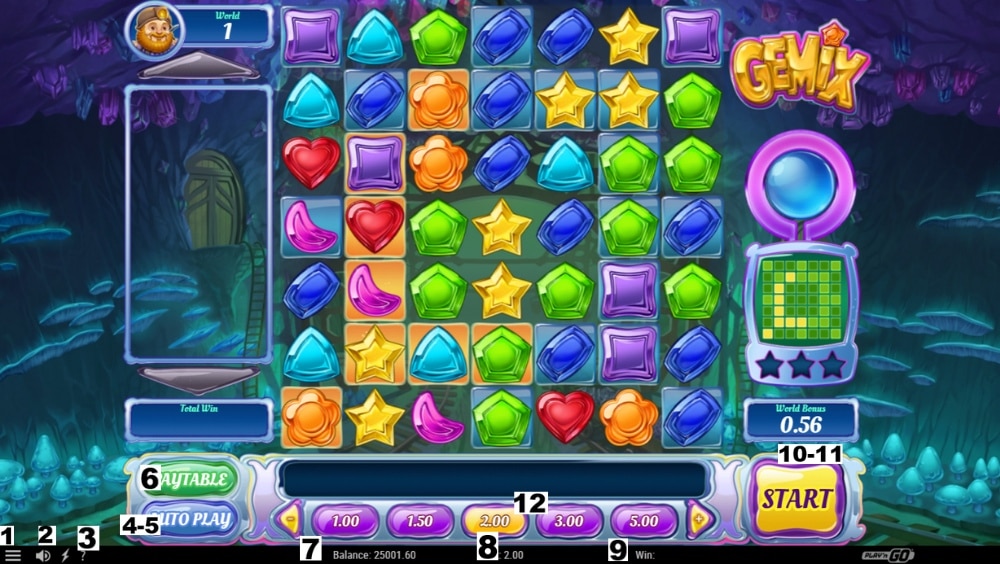Viewport: 1000px width, 564px height.
Task: Toggle sound with the speaker icon
Action: (43, 555)
